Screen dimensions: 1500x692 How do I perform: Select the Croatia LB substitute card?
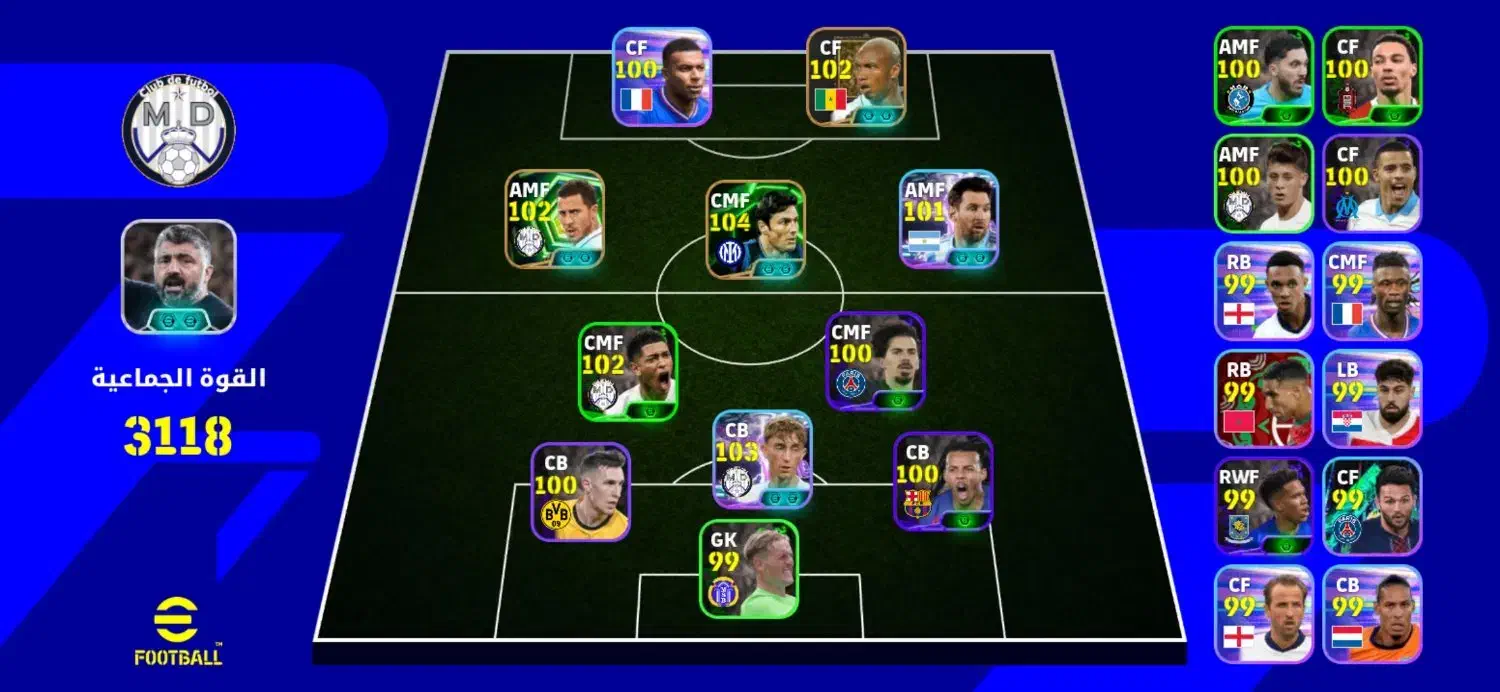pyautogui.click(x=1372, y=399)
